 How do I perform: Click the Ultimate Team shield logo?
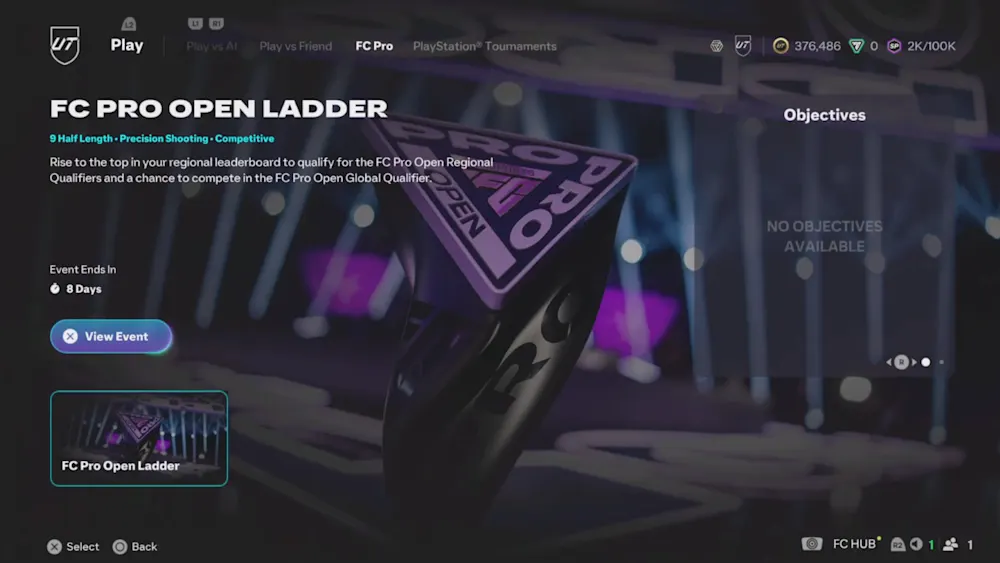click(65, 44)
